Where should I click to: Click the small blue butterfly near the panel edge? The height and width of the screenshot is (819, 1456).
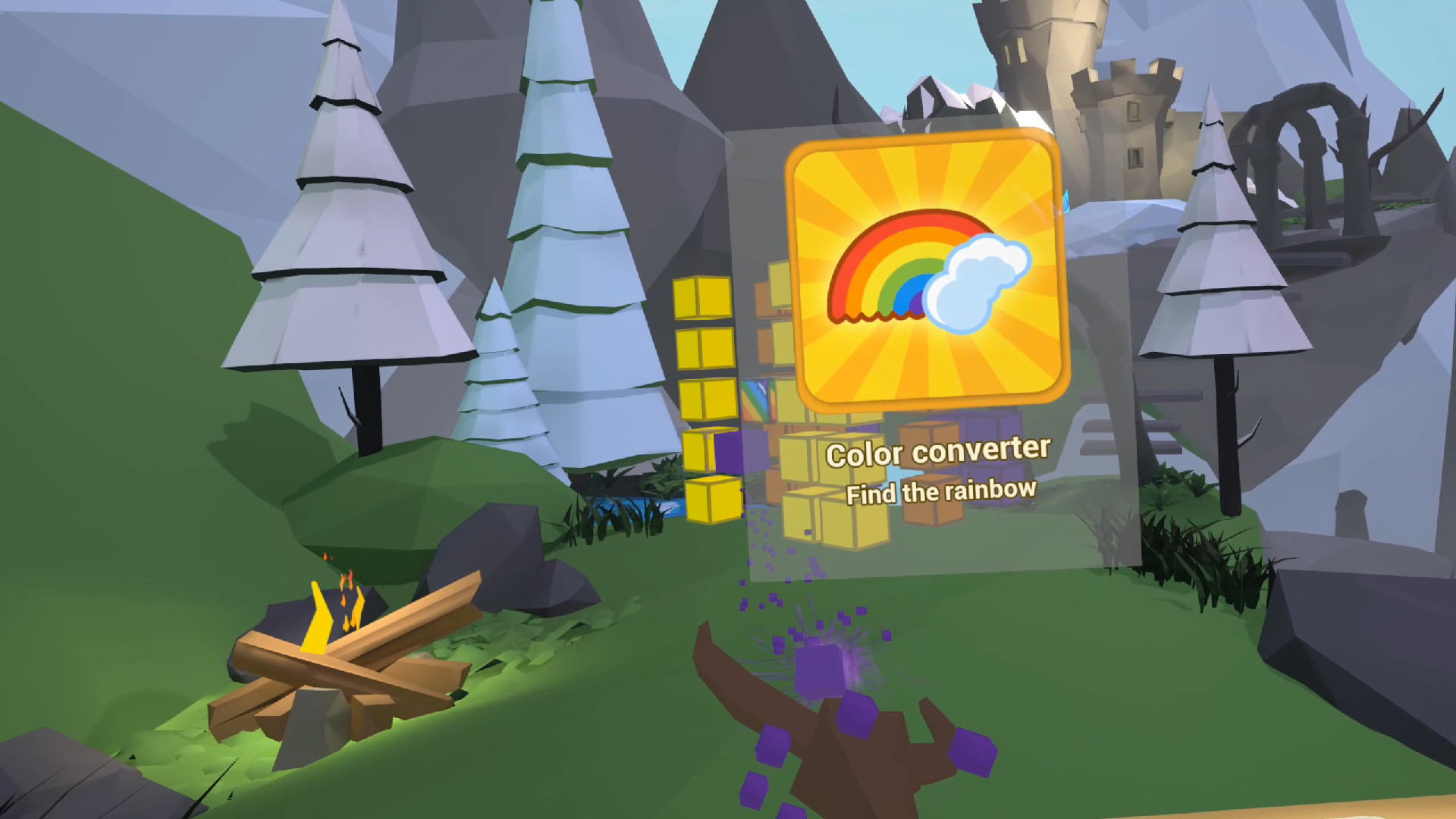[x=1066, y=202]
